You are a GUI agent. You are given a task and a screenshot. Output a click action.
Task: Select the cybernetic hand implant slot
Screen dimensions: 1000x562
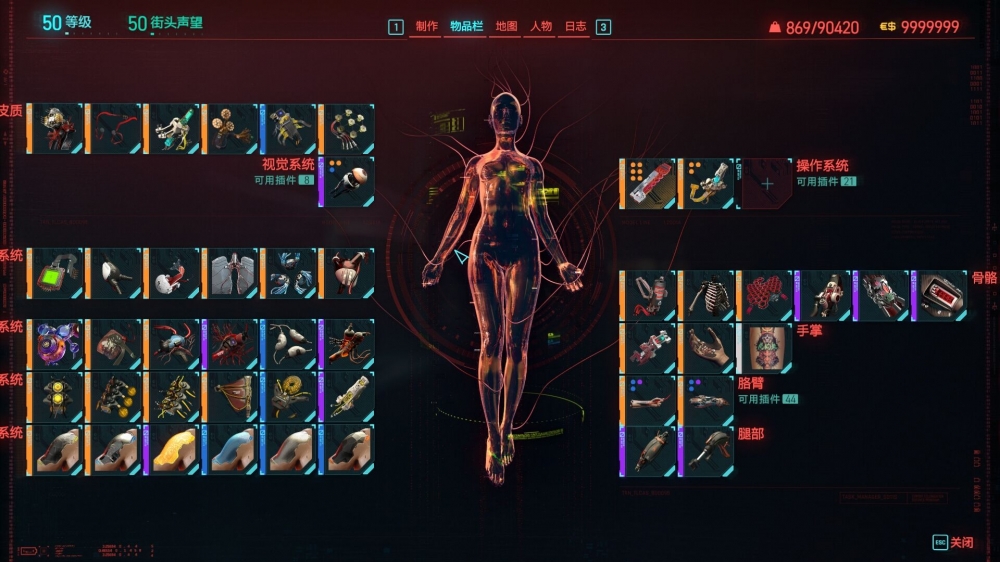click(709, 347)
